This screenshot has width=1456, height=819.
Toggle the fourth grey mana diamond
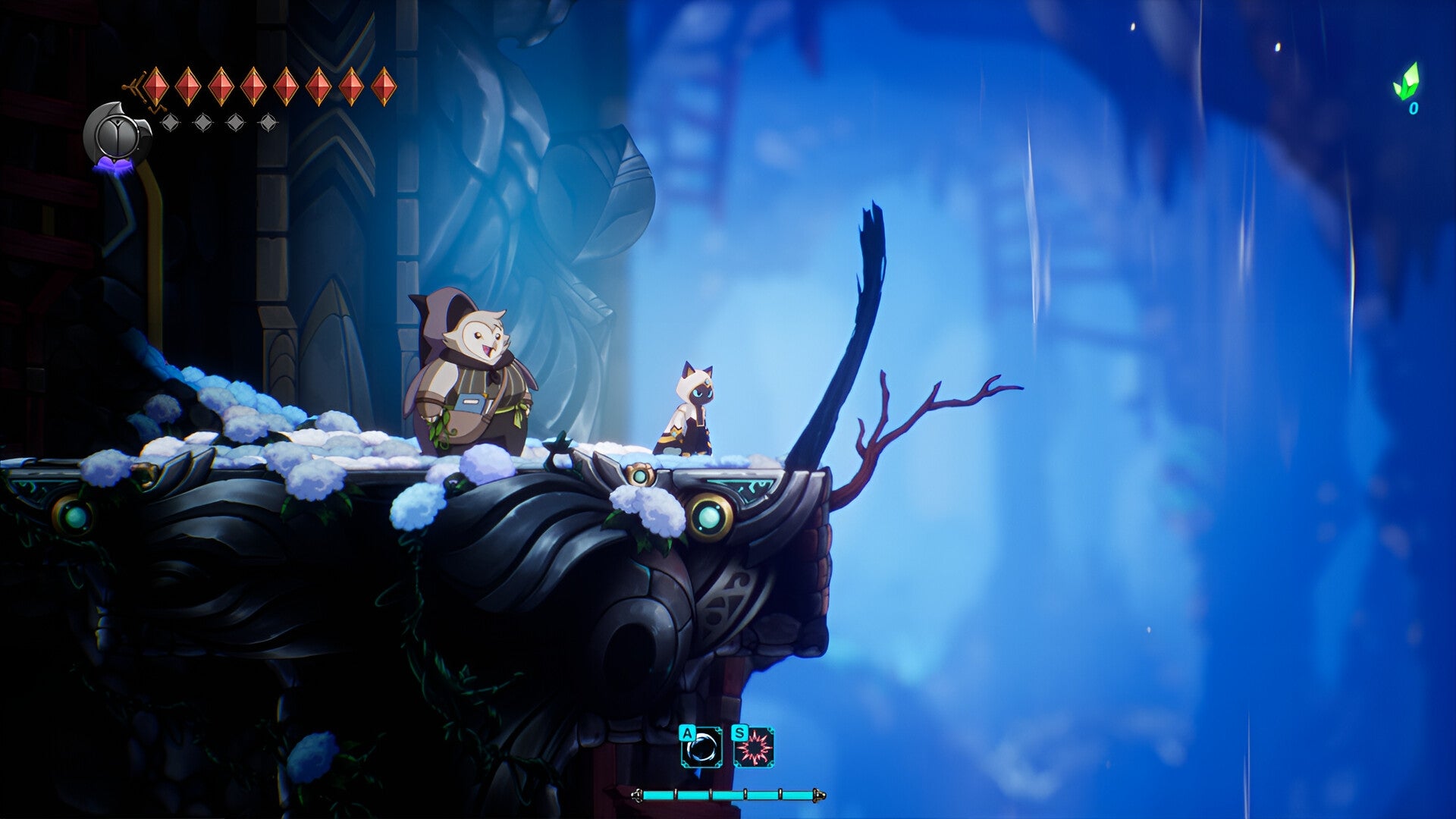point(268,121)
